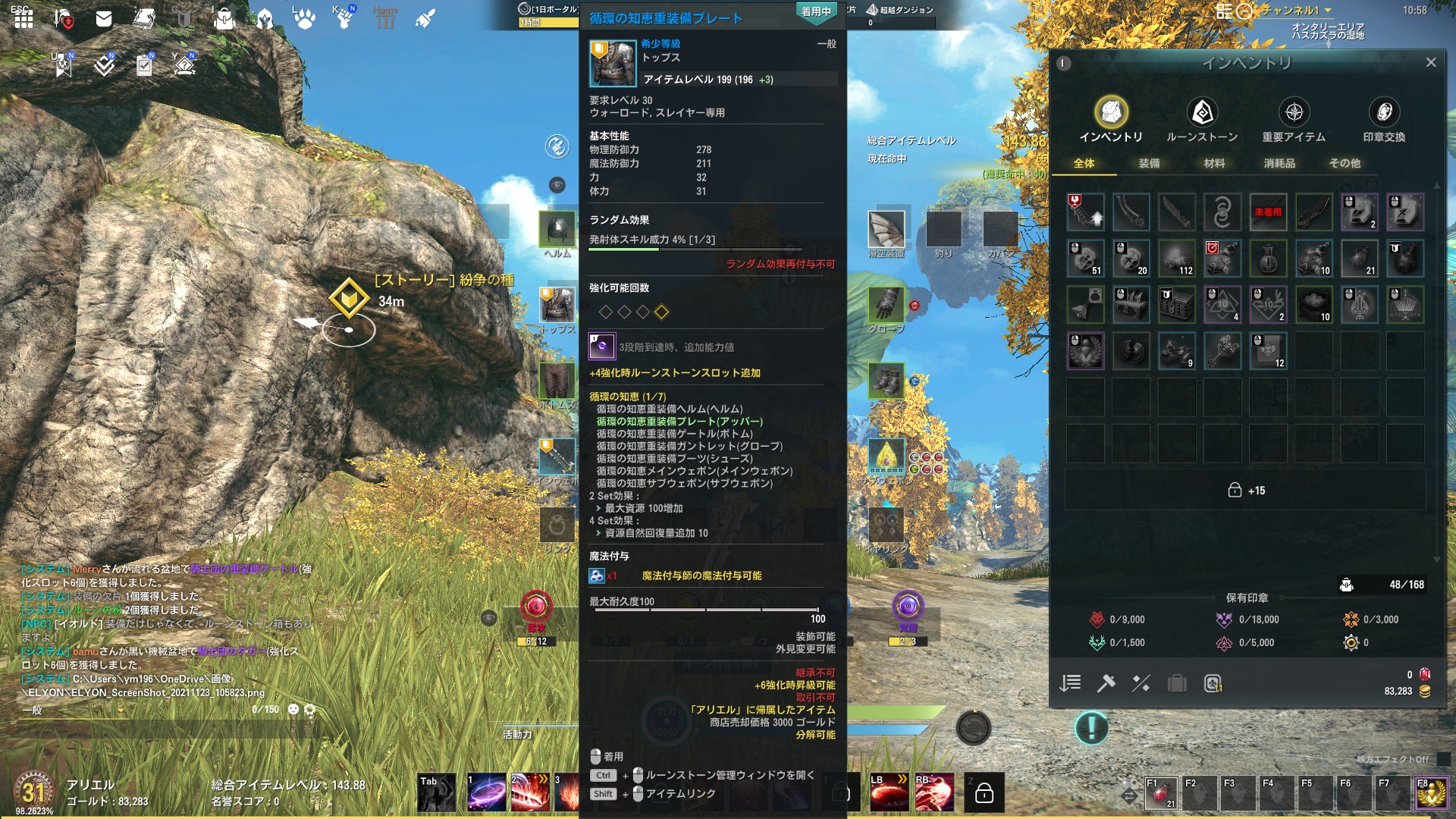Open the skills fist icon marked K
1456x819 pixels.
coord(345,20)
